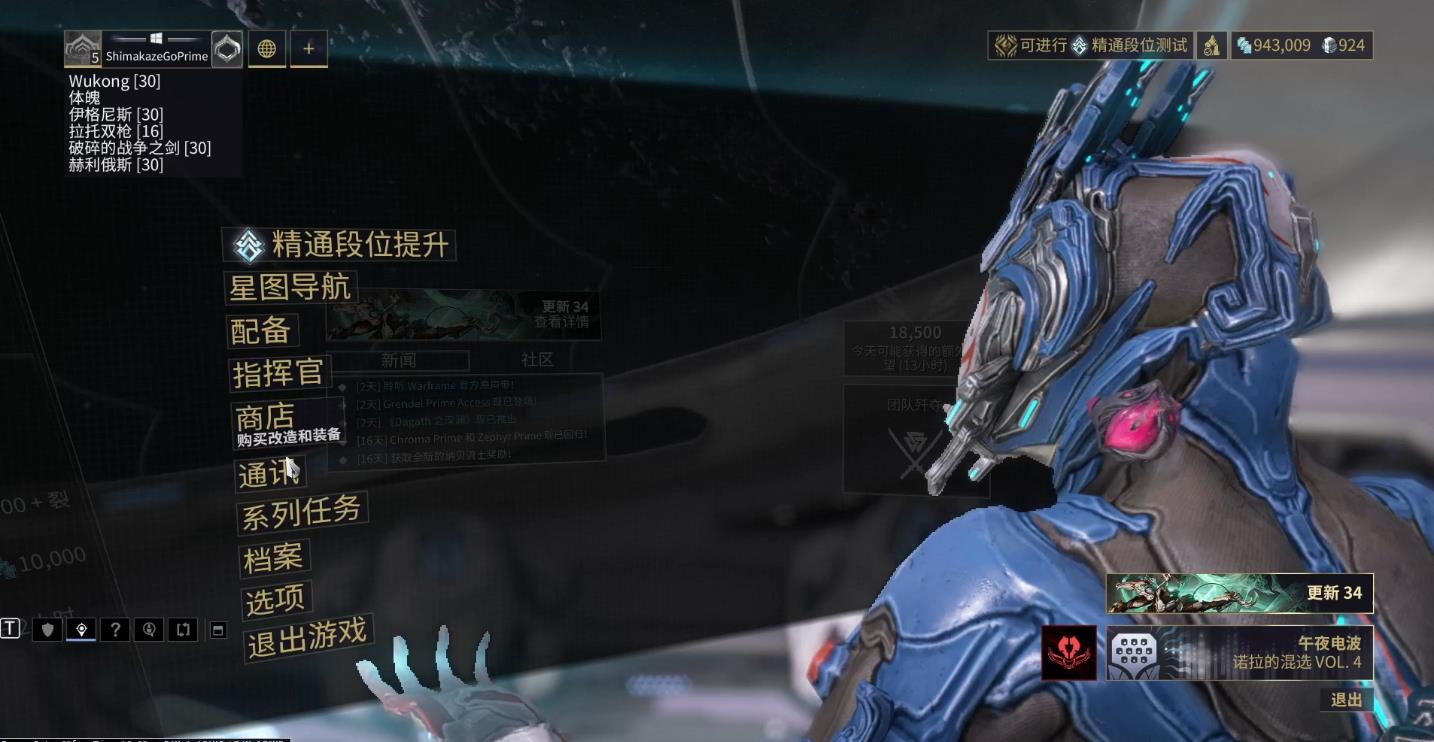Open help via the question mark icon
Image resolution: width=1434 pixels, height=742 pixels.
pos(115,628)
